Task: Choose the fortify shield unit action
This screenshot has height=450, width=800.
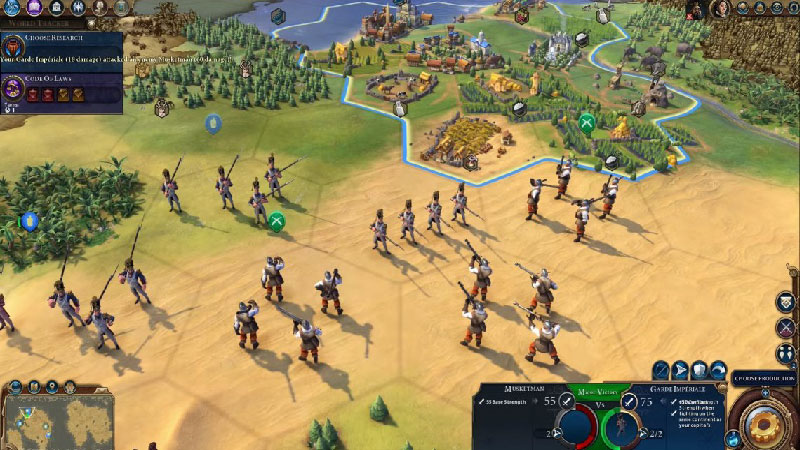Action: (x=701, y=370)
